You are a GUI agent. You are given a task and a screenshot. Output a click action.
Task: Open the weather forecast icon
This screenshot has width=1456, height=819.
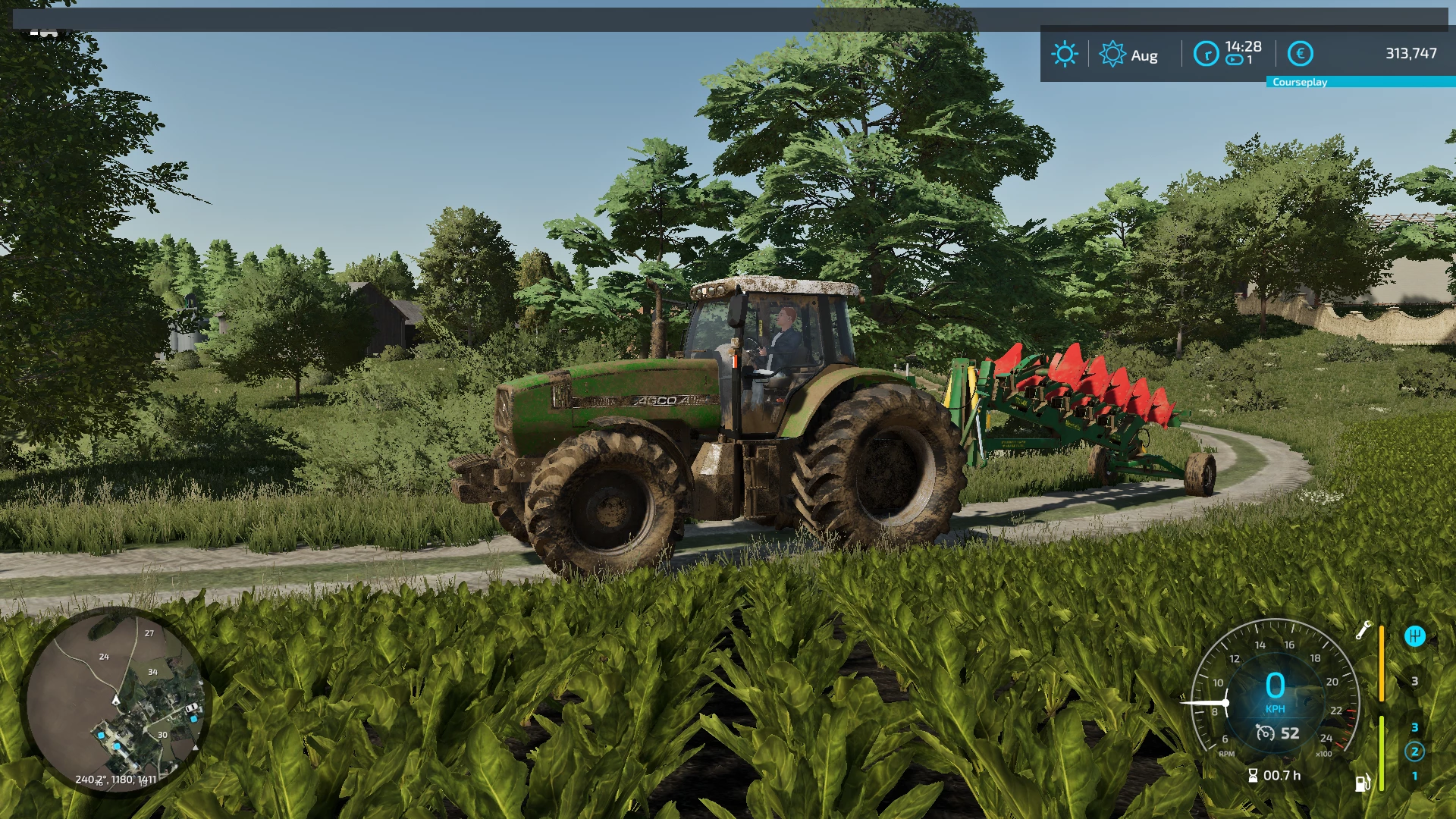click(1112, 55)
